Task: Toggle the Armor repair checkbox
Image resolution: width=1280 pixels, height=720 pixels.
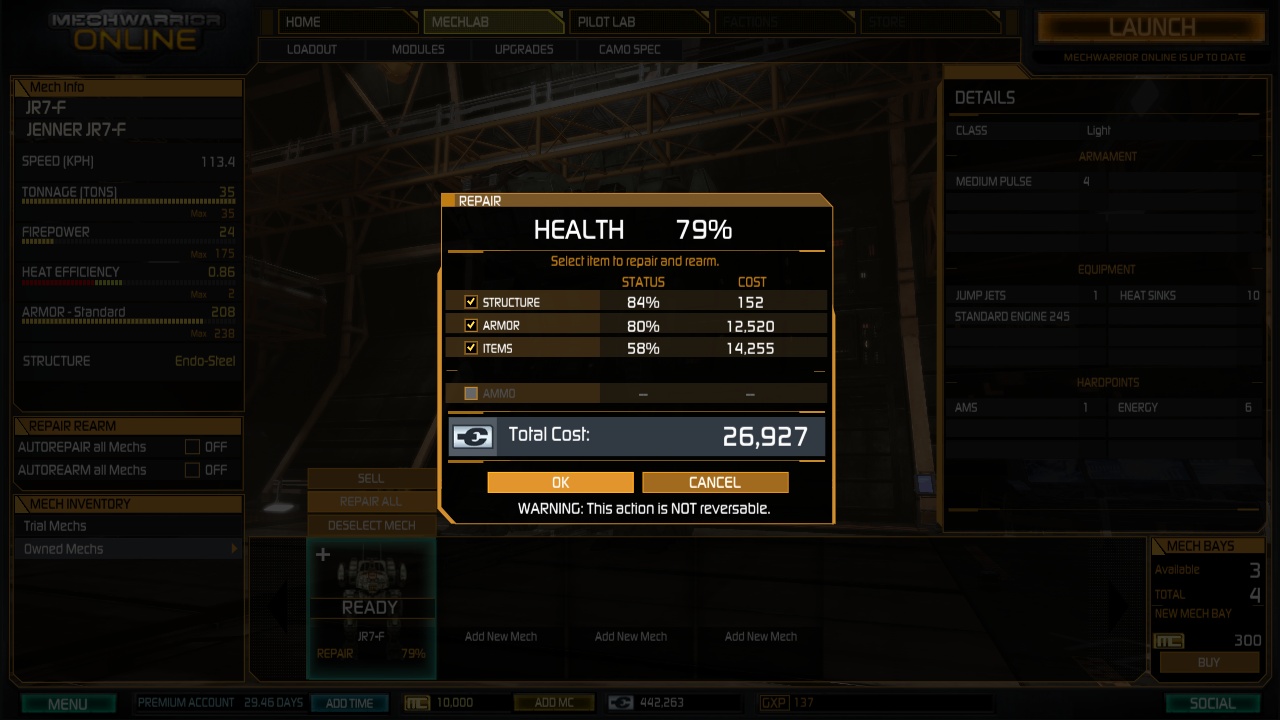Action: pos(471,325)
